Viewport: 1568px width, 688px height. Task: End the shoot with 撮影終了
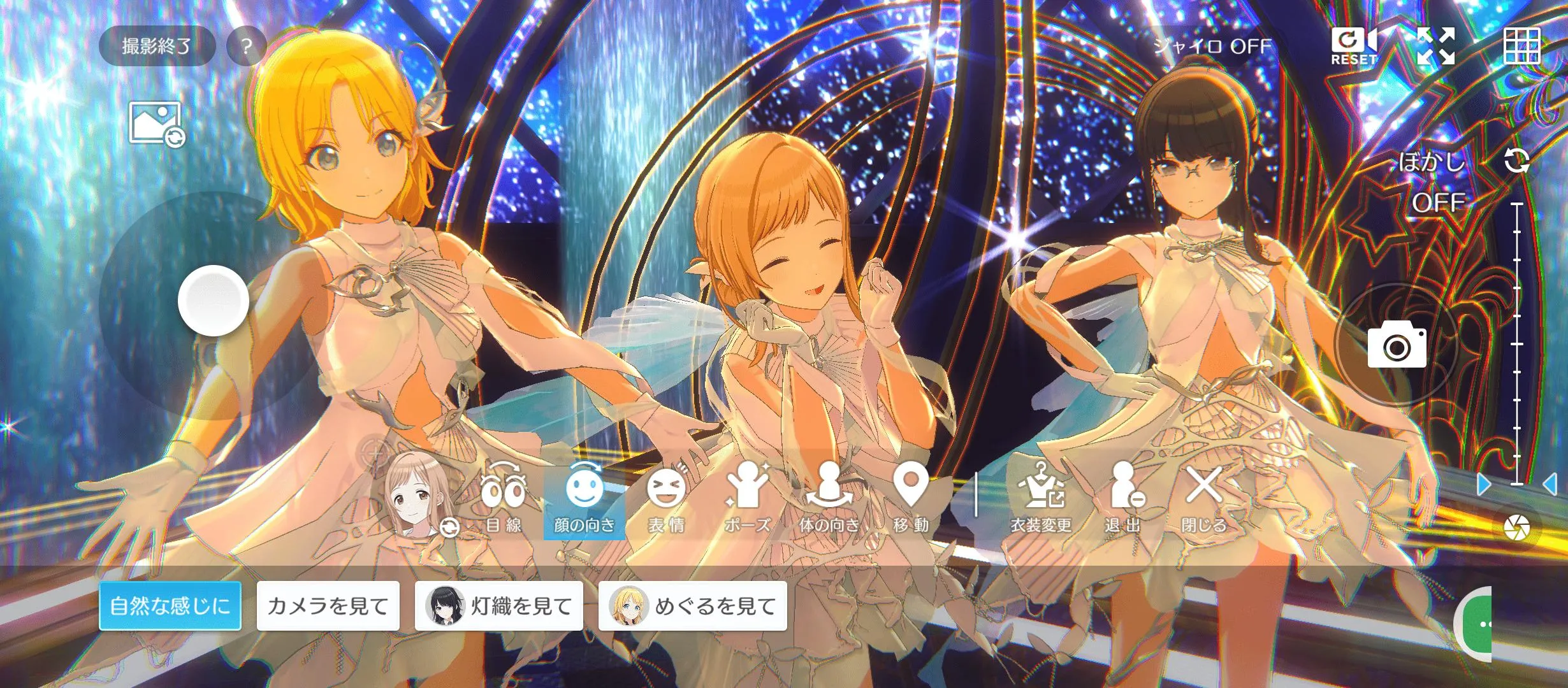[x=156, y=46]
